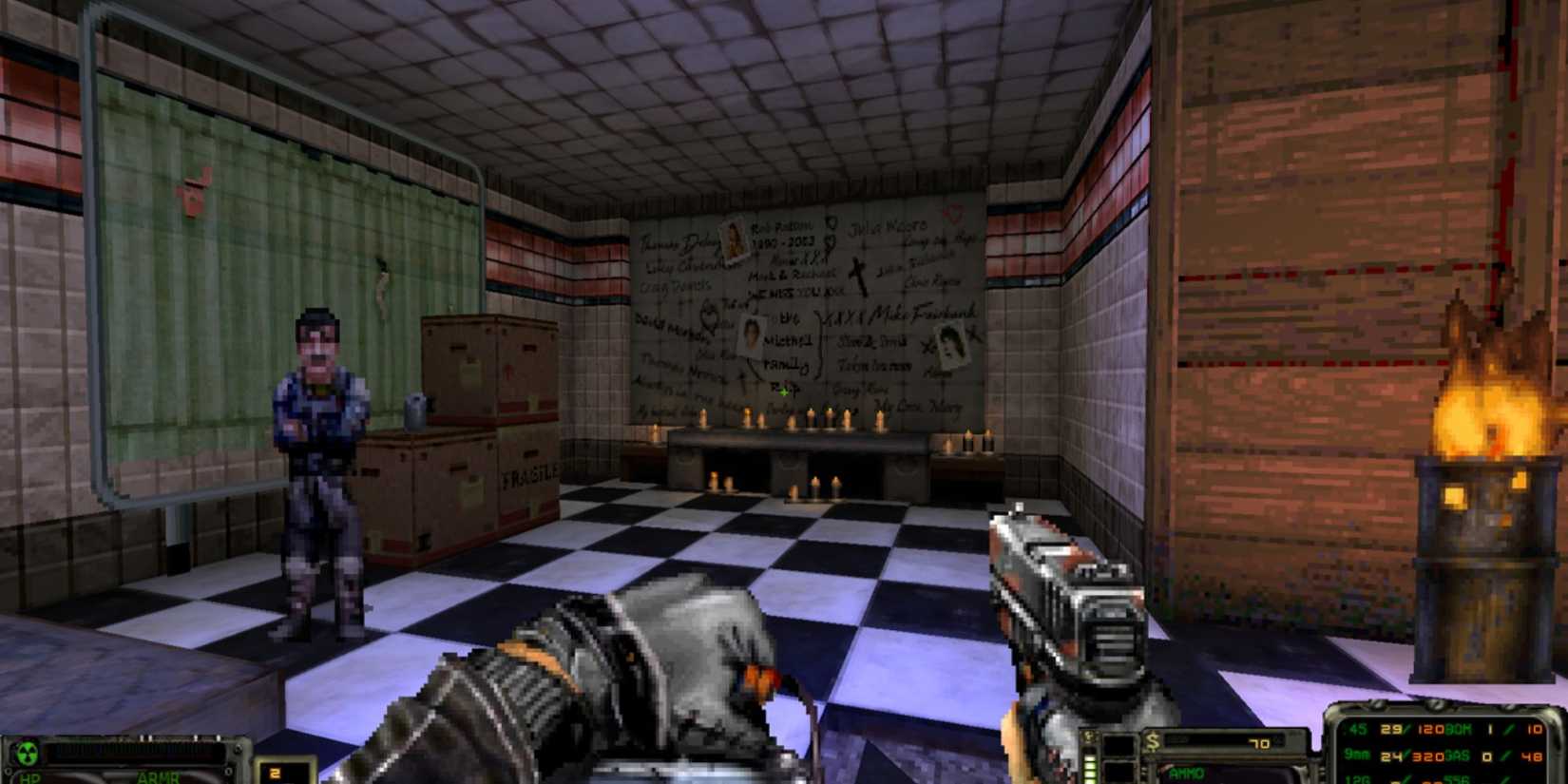The image size is (1568, 784).
Task: Click the ARMR armor indicator
Action: [159, 776]
